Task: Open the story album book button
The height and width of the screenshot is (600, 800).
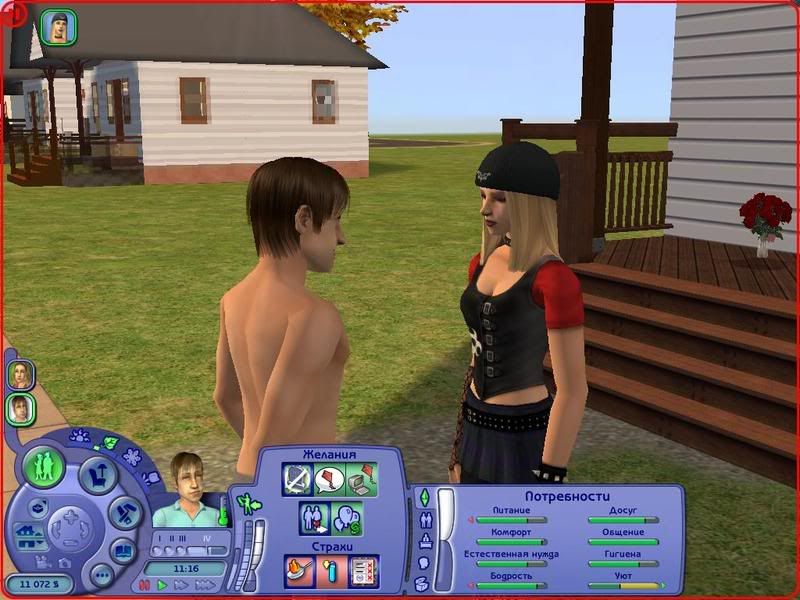Action: pos(123,551)
